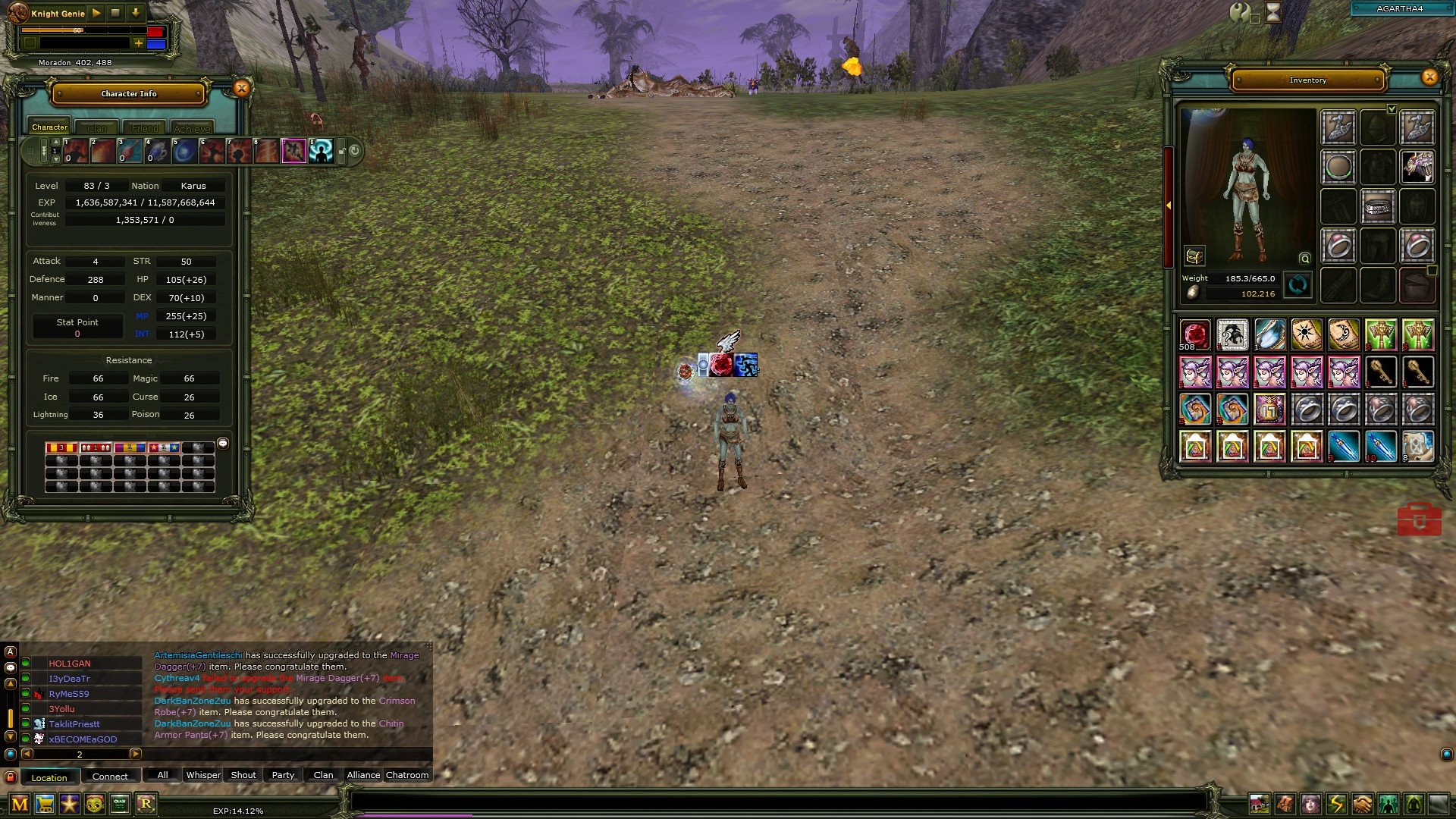
Task: Select the handshake trade icon in bottom-right toolbar
Action: 1361,802
